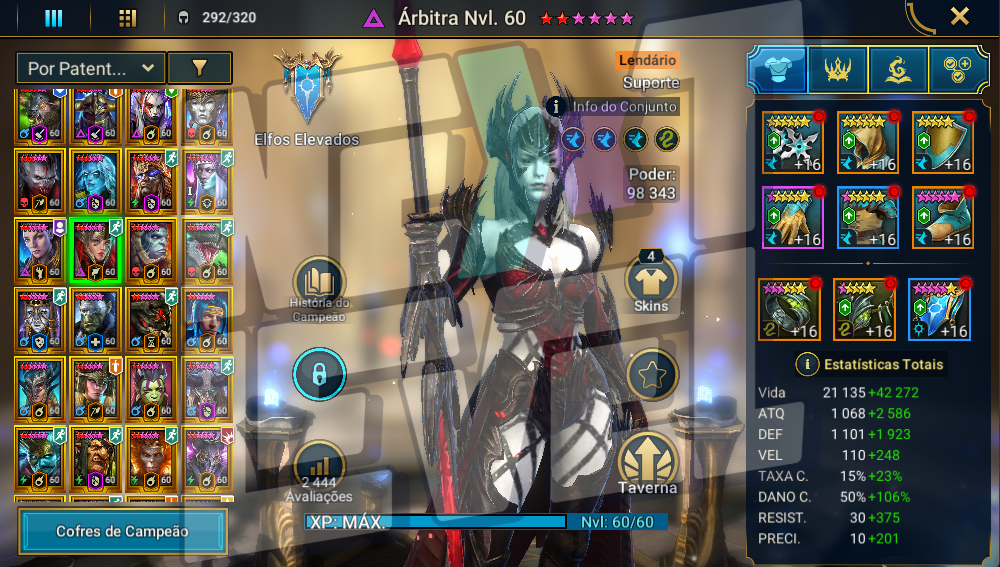
Task: Select the equipped boots slot
Action: (943, 218)
